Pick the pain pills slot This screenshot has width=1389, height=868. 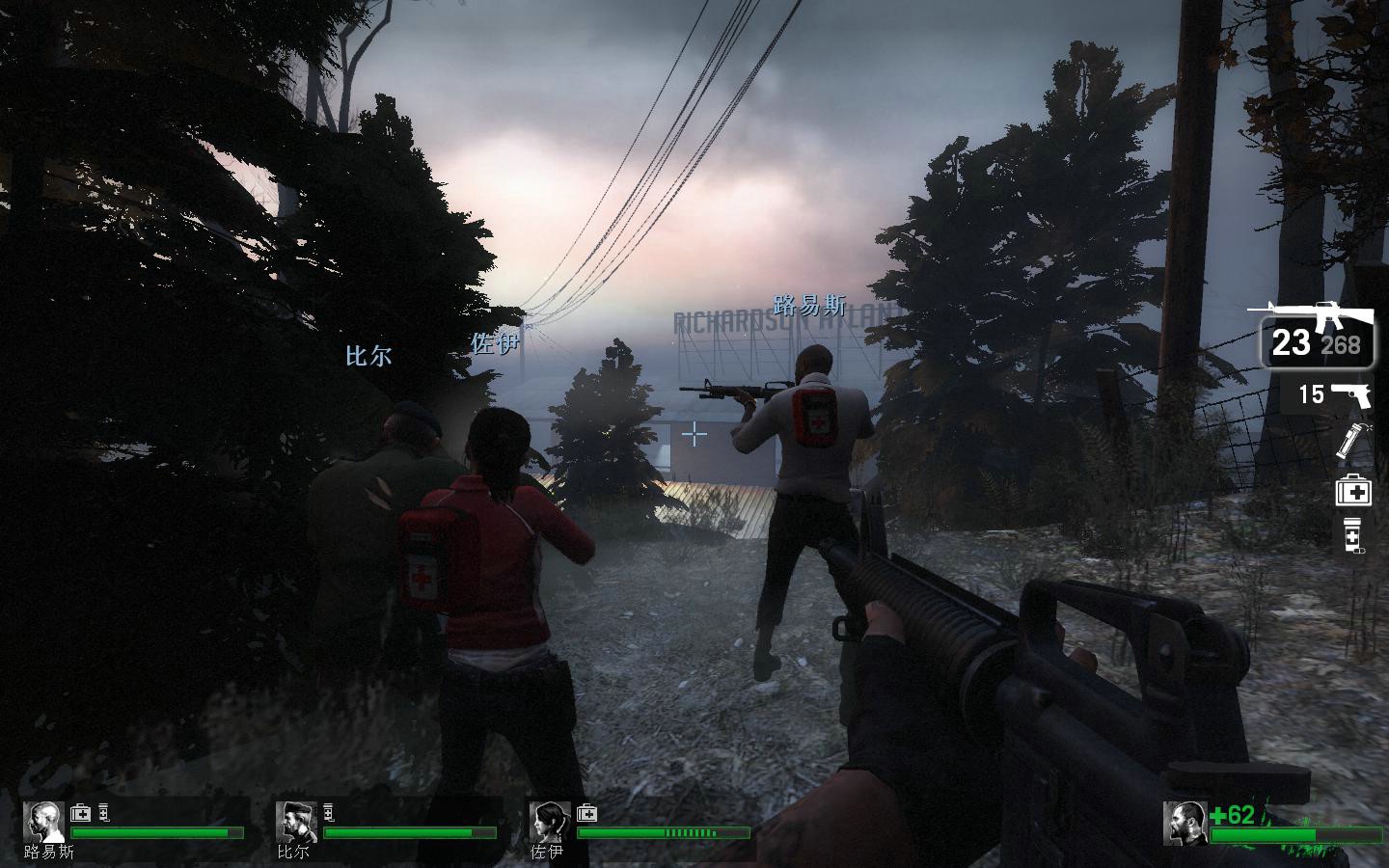(x=1353, y=535)
